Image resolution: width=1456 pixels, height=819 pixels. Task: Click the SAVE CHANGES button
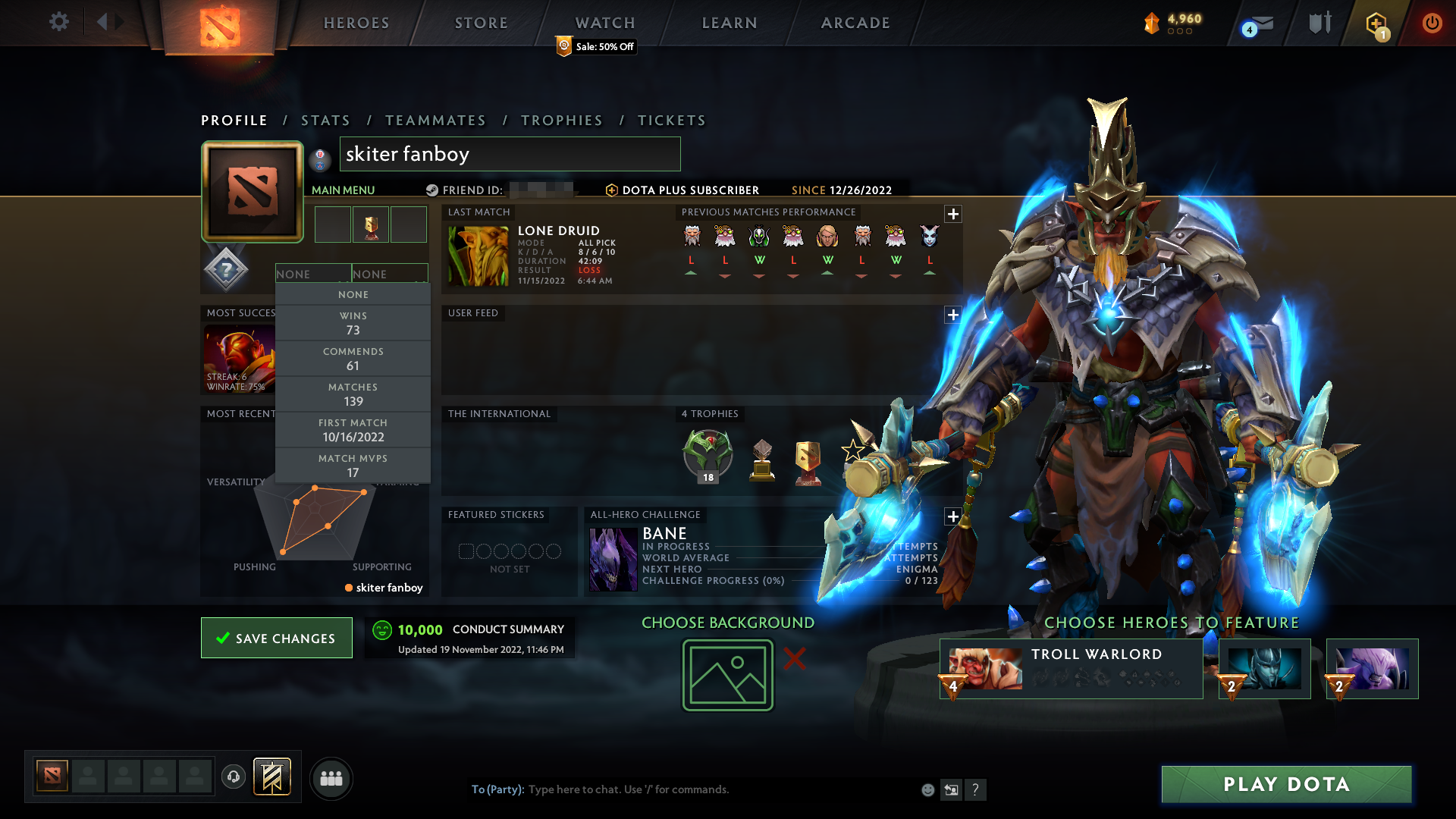[276, 638]
